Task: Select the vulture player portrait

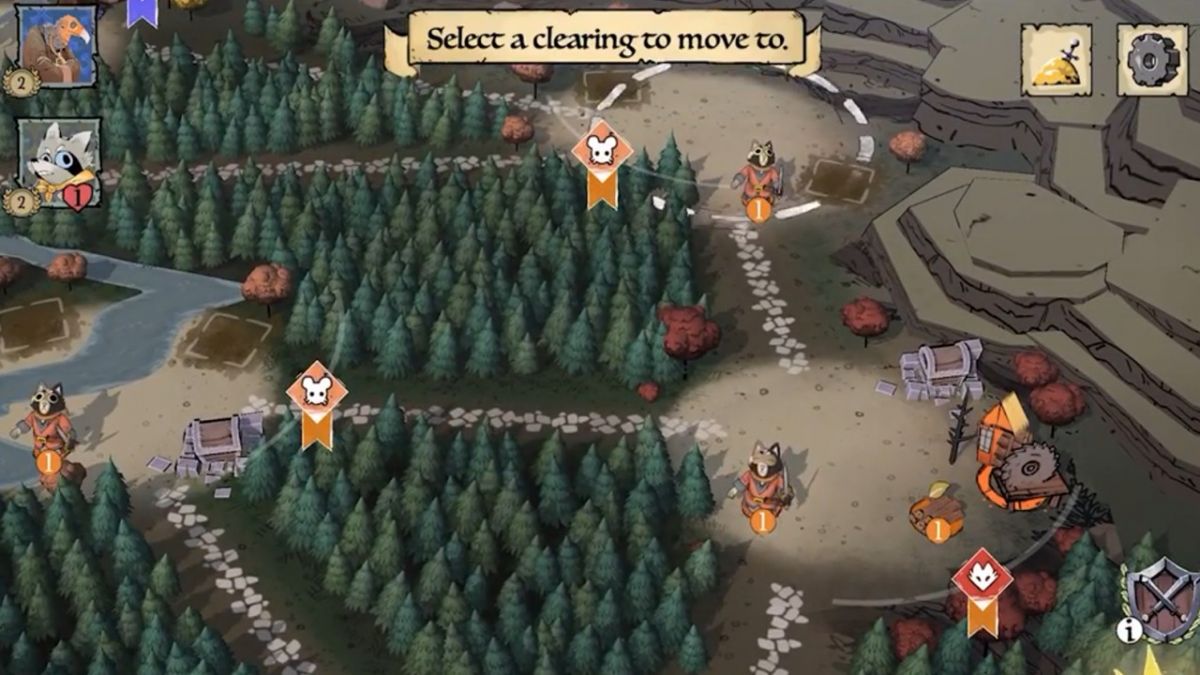Action: 58,45
